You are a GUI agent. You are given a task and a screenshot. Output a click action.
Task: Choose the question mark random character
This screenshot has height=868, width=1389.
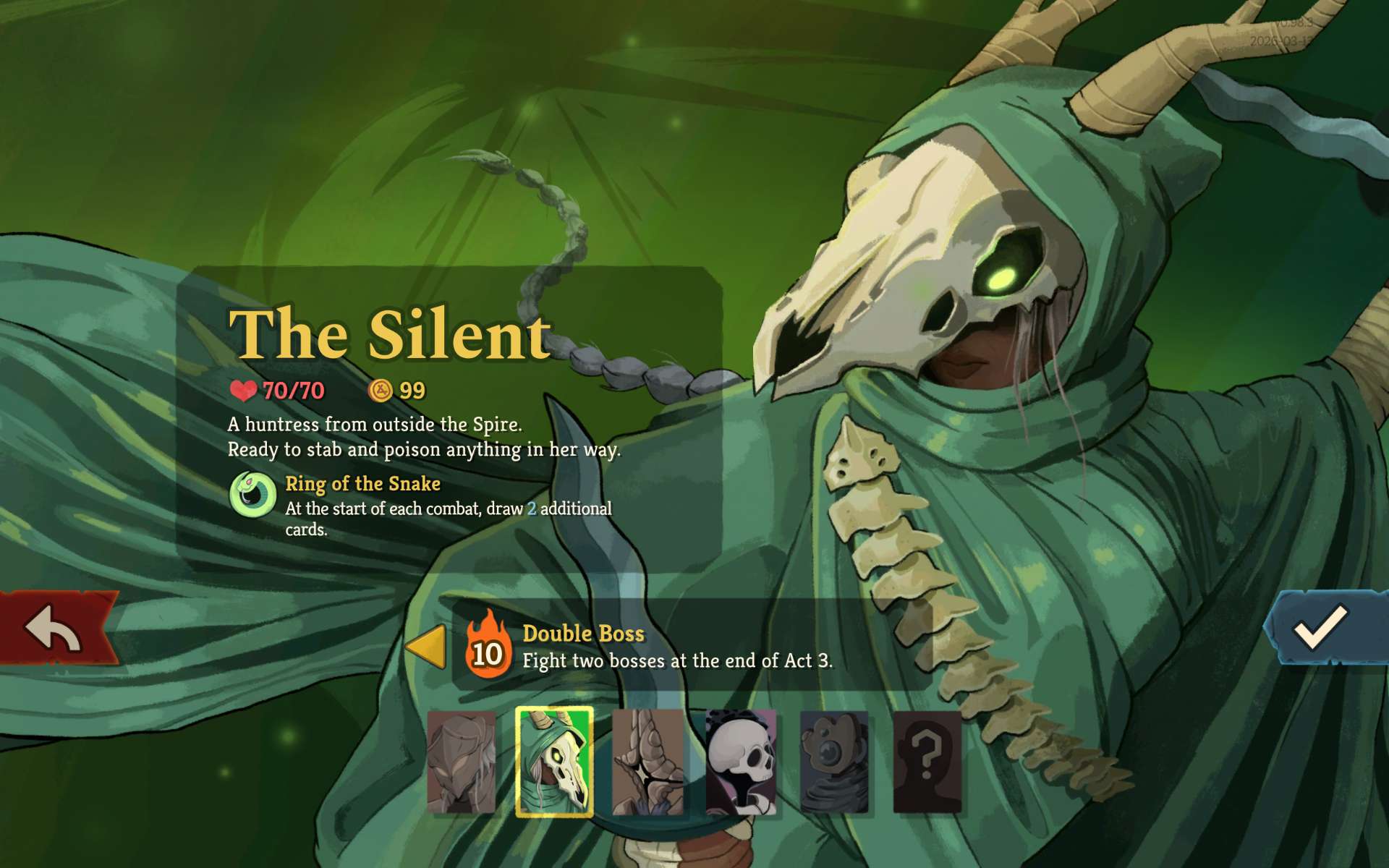[x=927, y=762]
